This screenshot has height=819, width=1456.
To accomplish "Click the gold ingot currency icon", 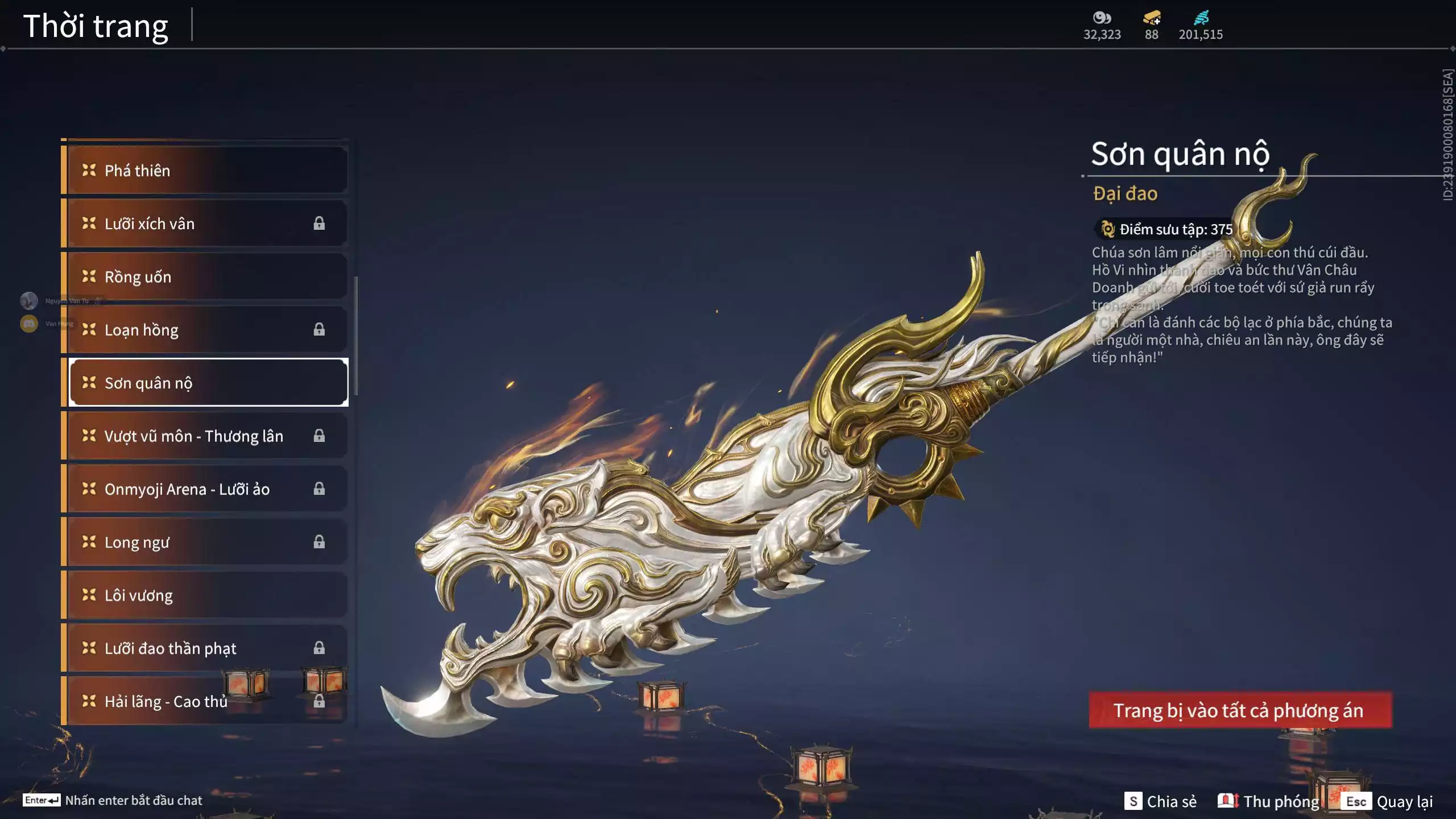I will coord(1152,18).
